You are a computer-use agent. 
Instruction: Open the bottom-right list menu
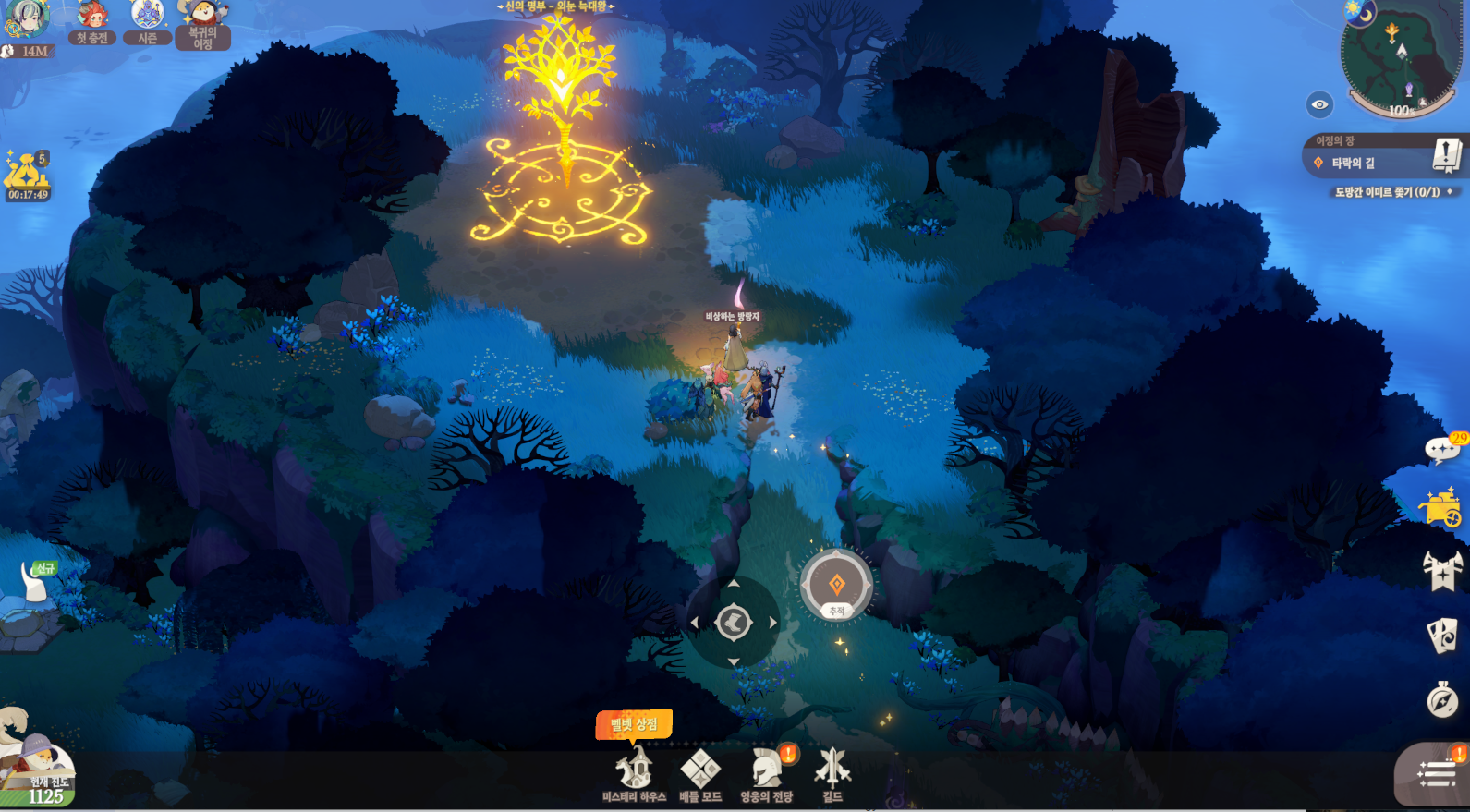click(1435, 774)
